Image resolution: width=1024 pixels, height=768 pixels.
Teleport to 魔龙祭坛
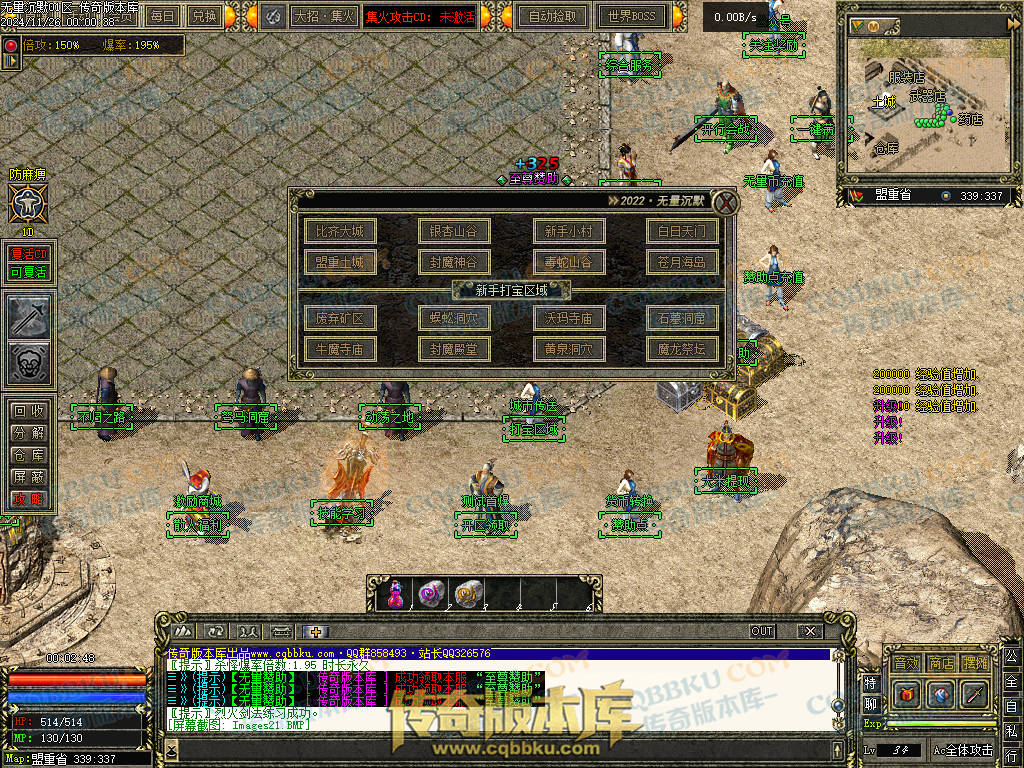coord(682,349)
